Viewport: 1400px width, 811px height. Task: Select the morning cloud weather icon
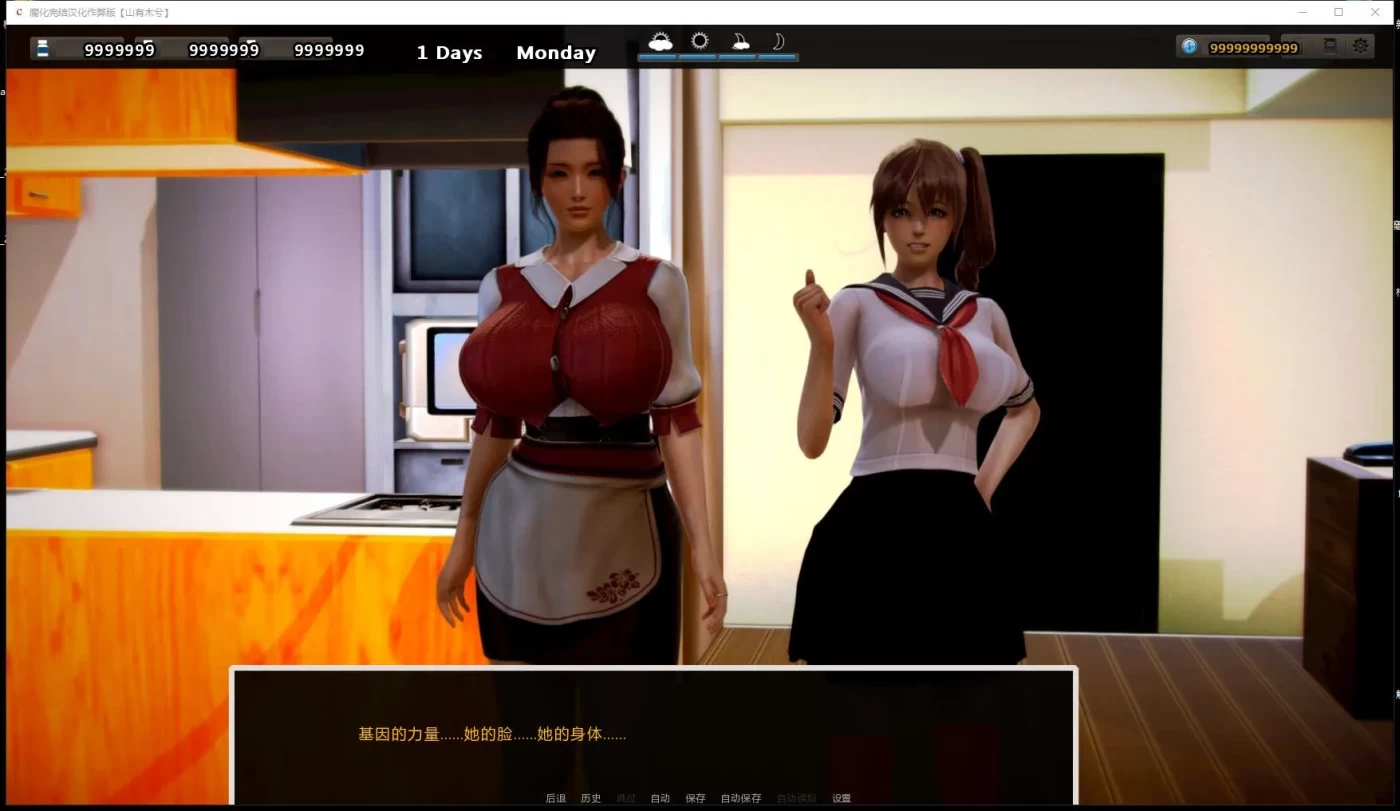click(x=661, y=40)
